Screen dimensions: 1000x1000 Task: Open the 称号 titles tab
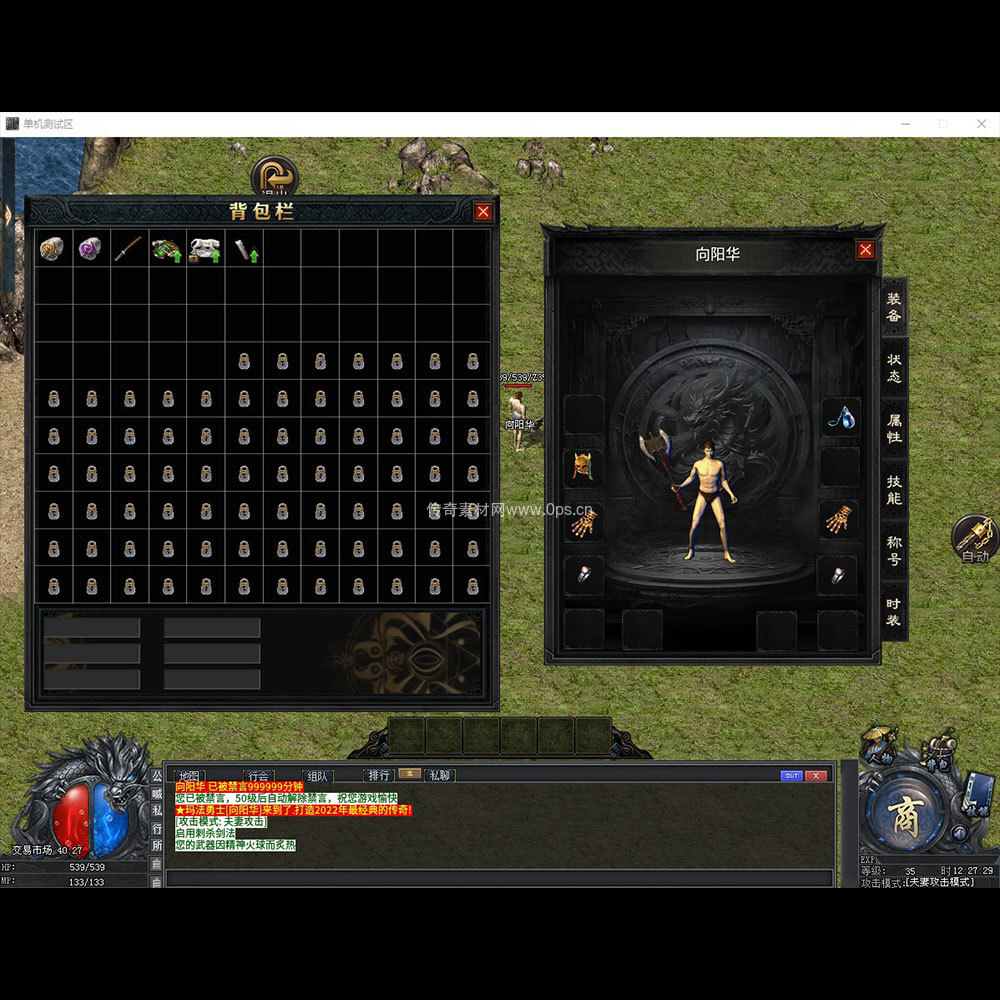point(894,547)
